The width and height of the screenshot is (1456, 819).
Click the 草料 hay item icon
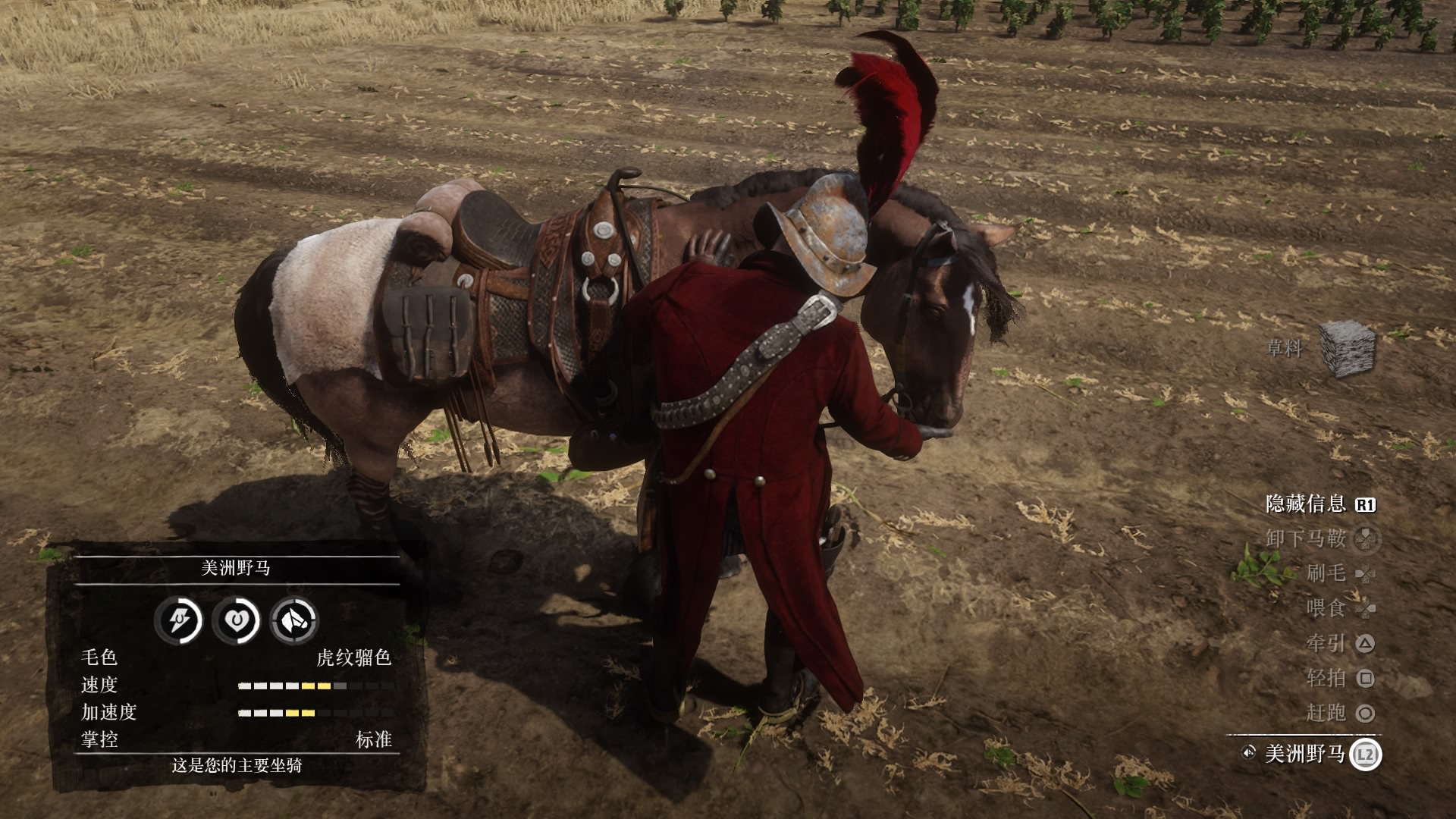coord(1348,348)
